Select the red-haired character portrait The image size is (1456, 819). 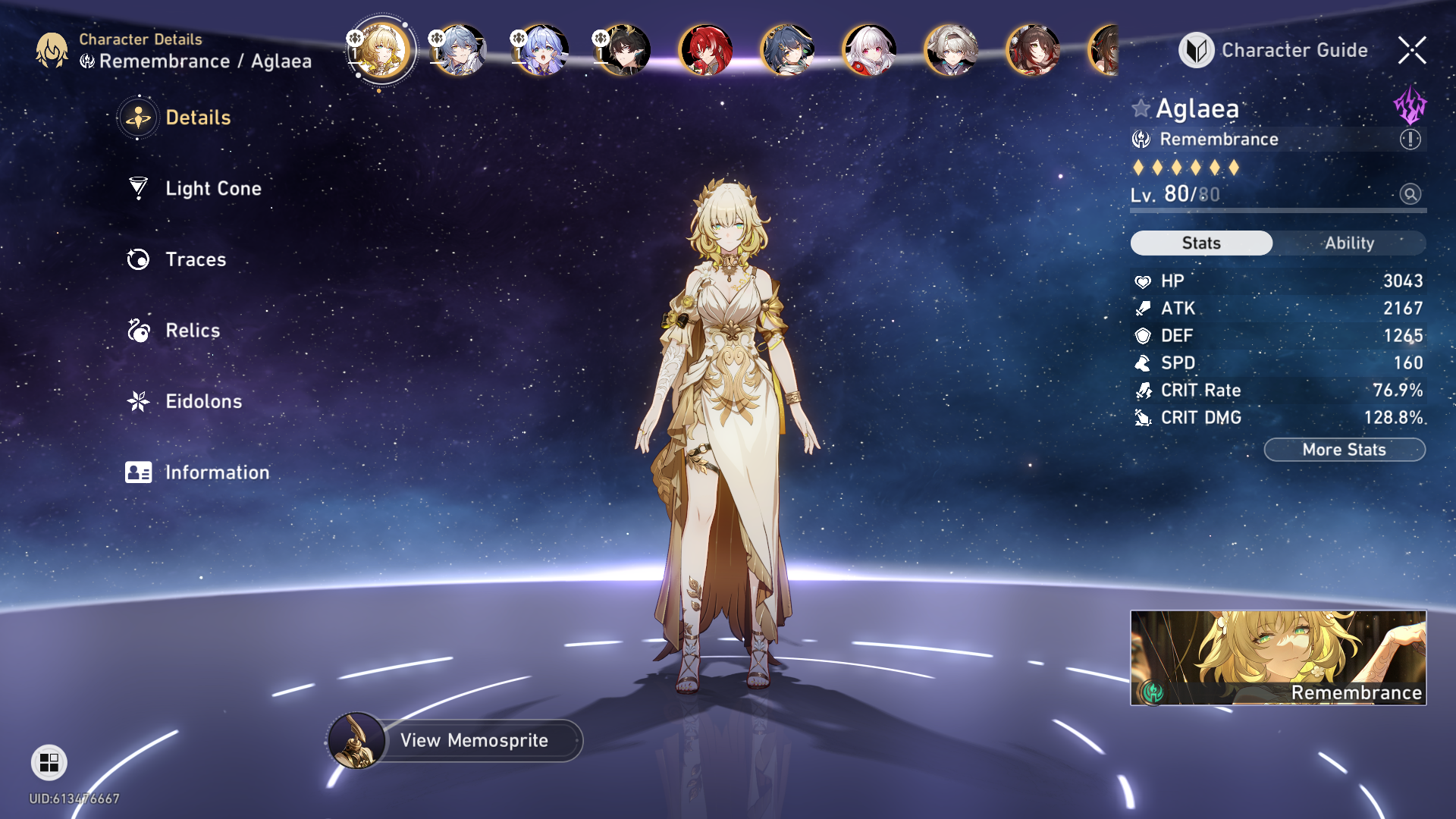(705, 50)
